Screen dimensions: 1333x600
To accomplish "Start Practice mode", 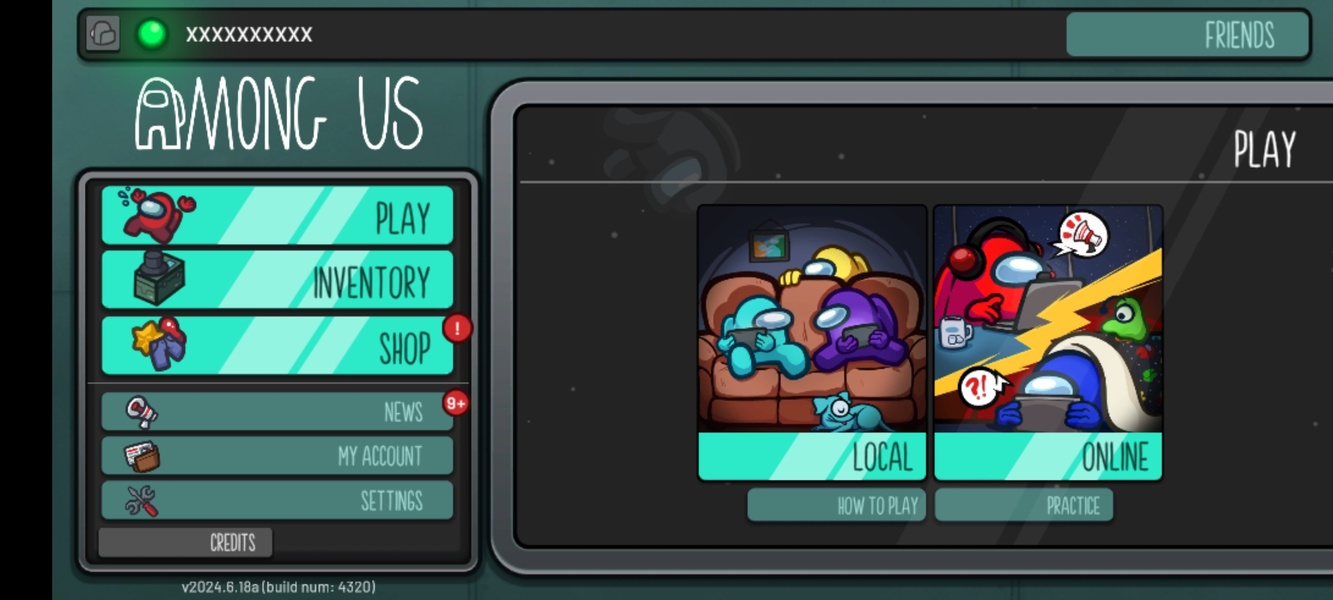I will (1023, 505).
